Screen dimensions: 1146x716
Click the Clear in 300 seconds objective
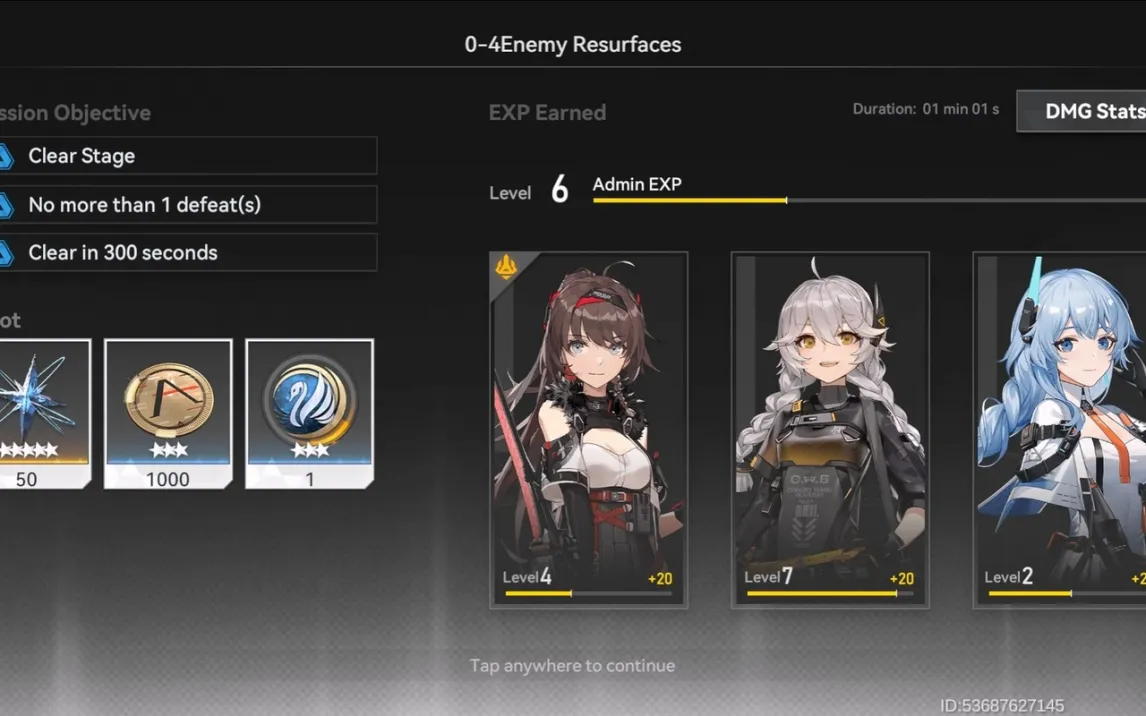[x=188, y=252]
